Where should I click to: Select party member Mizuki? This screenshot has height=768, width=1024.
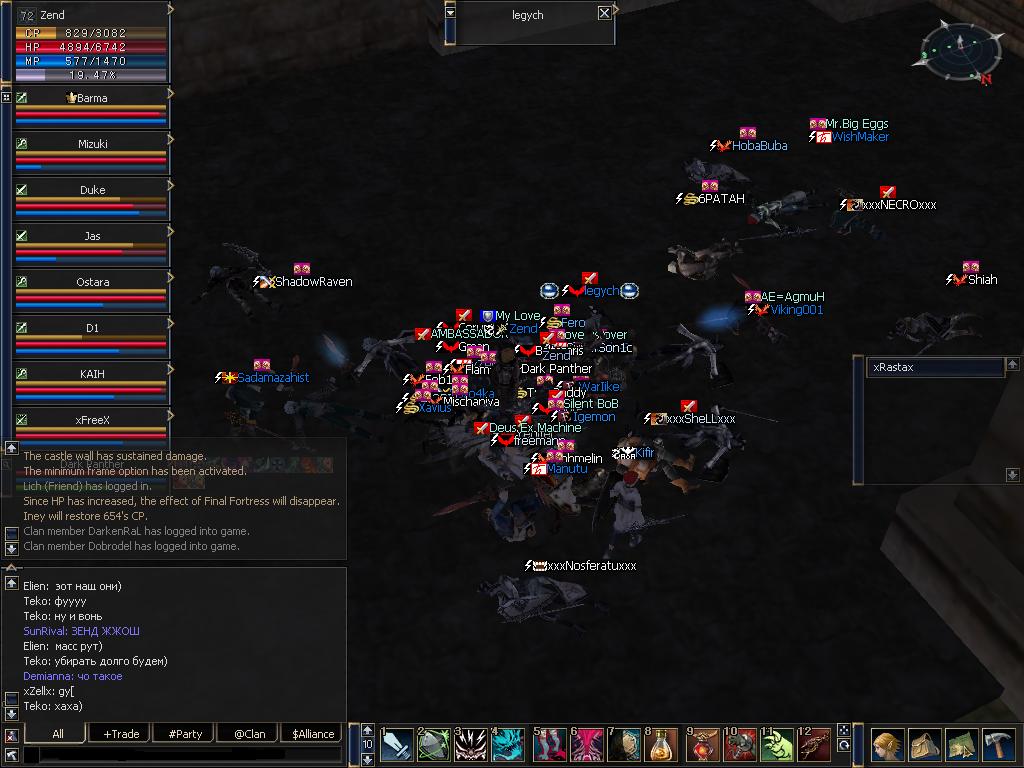92,144
